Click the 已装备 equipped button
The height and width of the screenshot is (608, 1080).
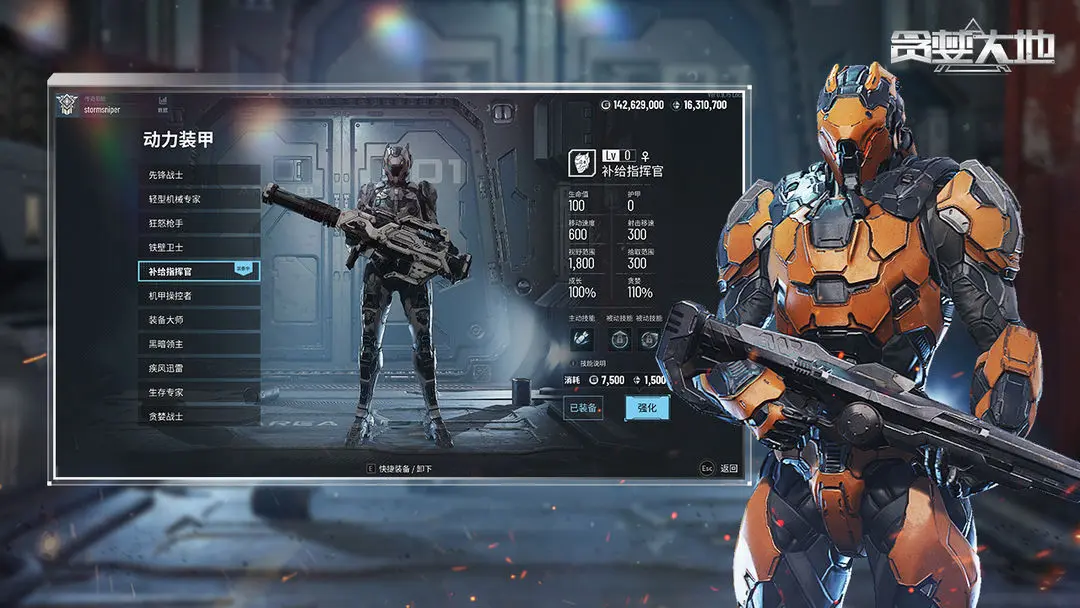[583, 407]
